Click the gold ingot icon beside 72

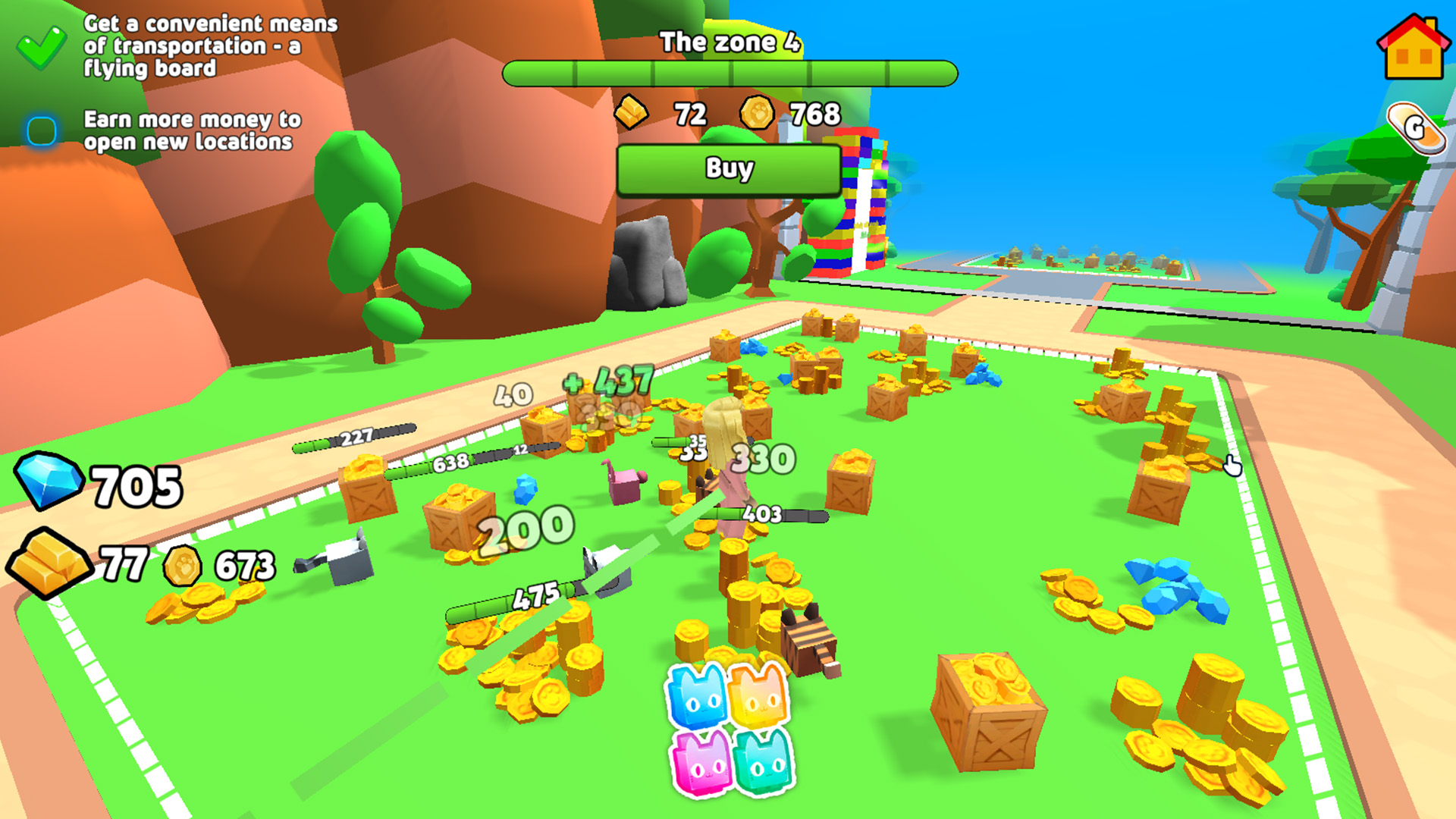click(630, 114)
